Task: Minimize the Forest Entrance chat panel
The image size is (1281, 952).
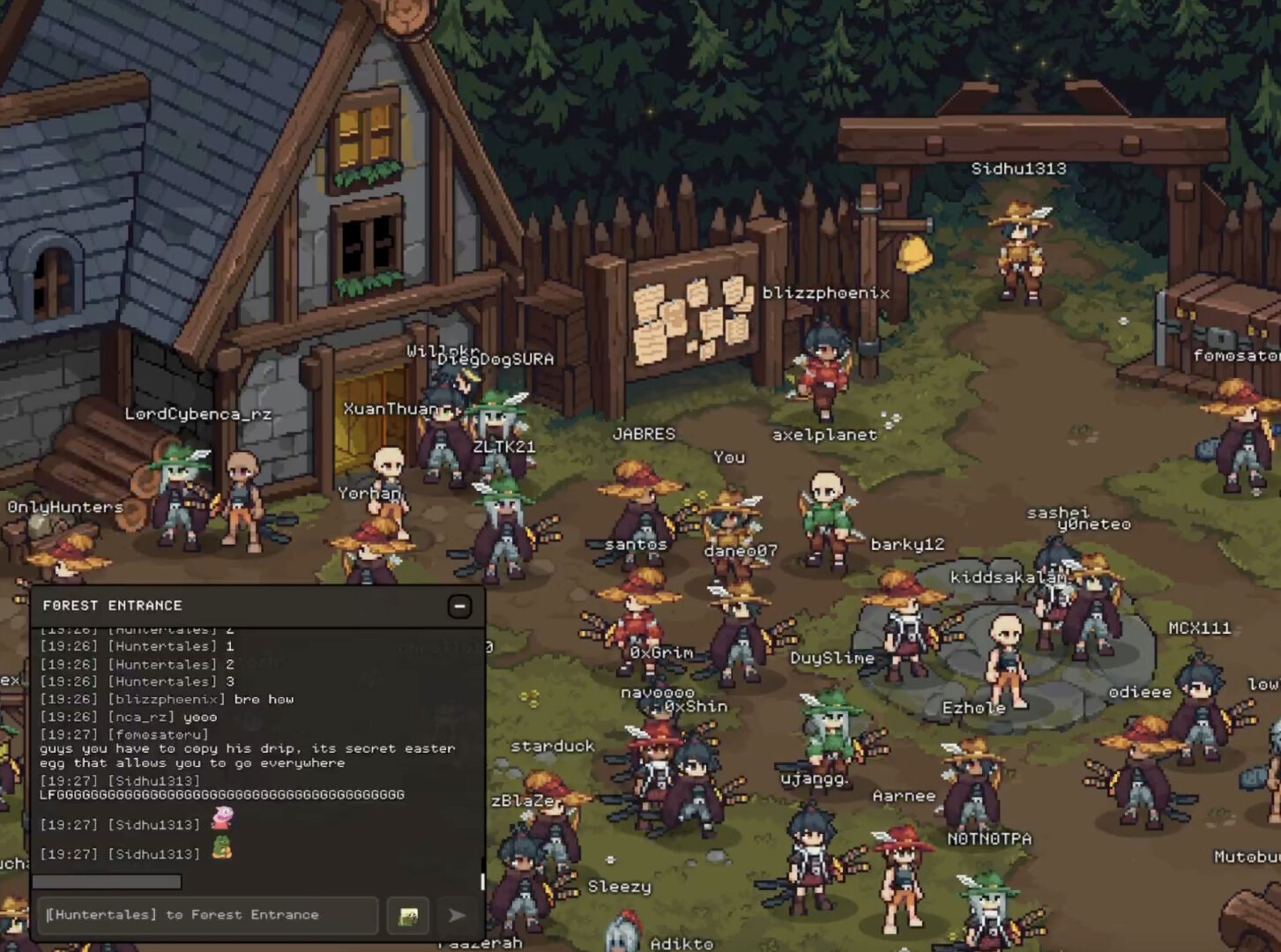Action: pos(459,606)
